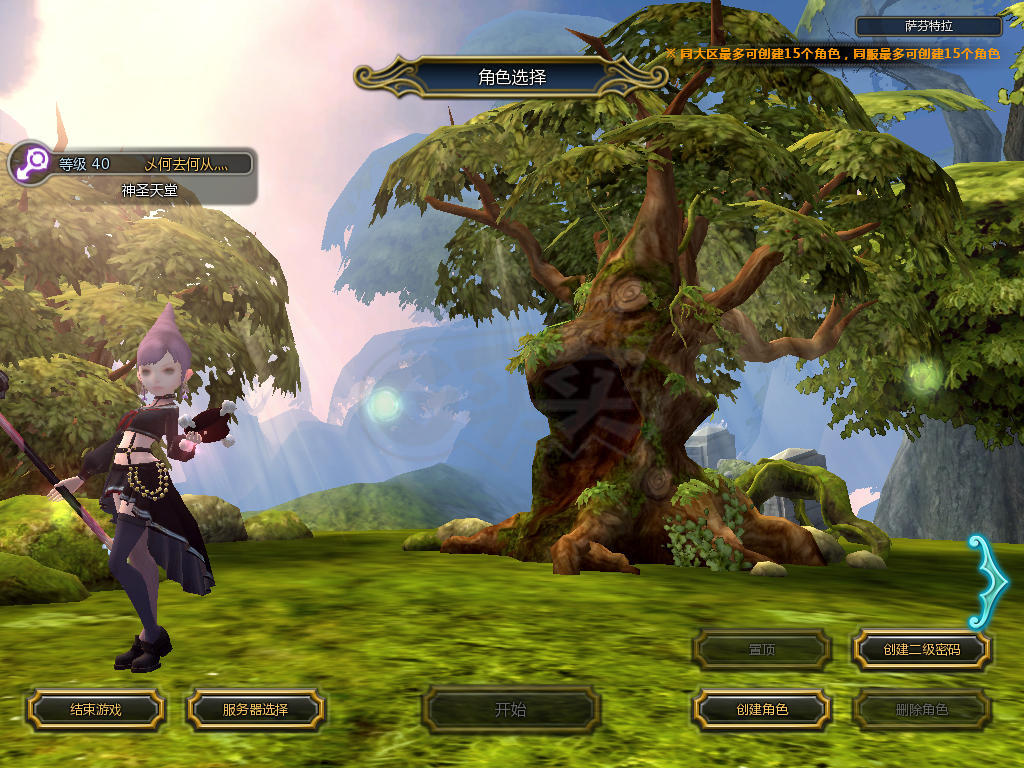Click the 置顶 pin-to-top button
Screen dimensions: 1024x768
762,650
